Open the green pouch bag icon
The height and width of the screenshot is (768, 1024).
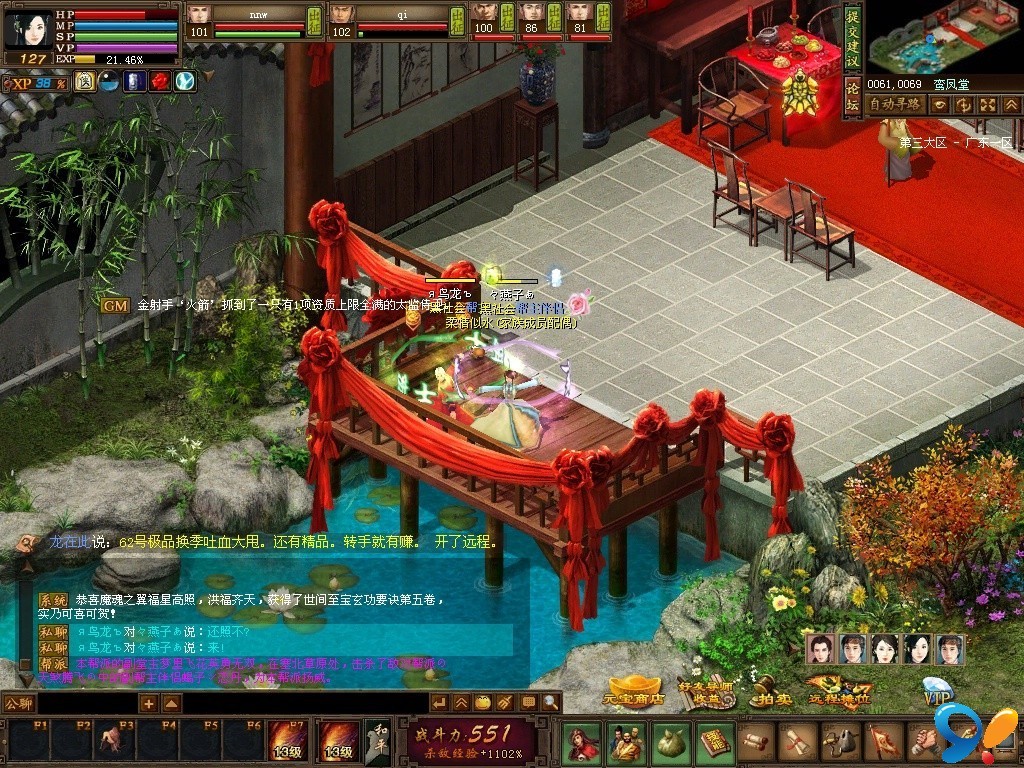(x=670, y=742)
